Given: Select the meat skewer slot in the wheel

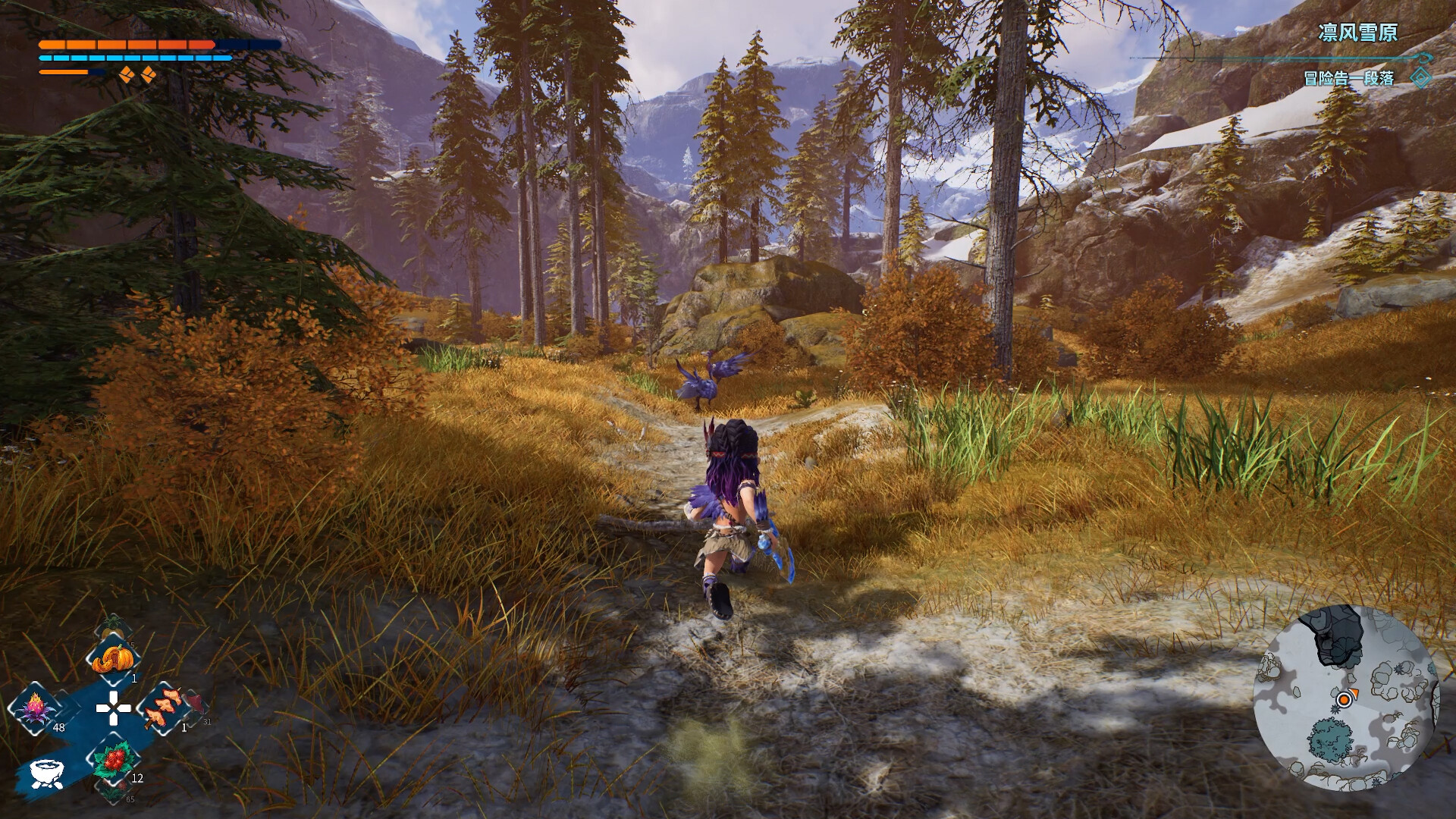Looking at the screenshot, I should 164,710.
